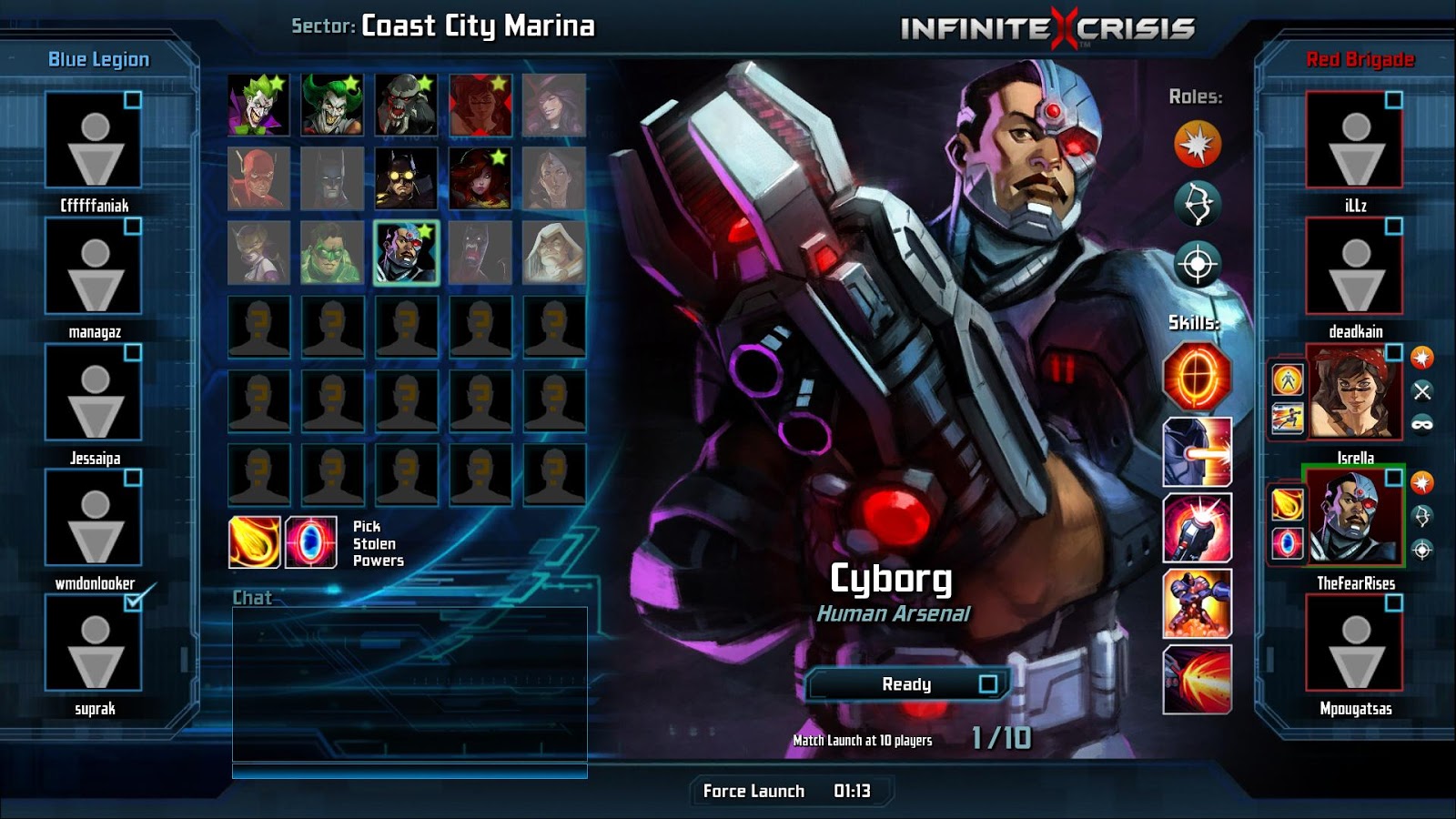Open Cyborg's orange crosshair passive skill
1456x819 pixels.
click(x=1197, y=376)
